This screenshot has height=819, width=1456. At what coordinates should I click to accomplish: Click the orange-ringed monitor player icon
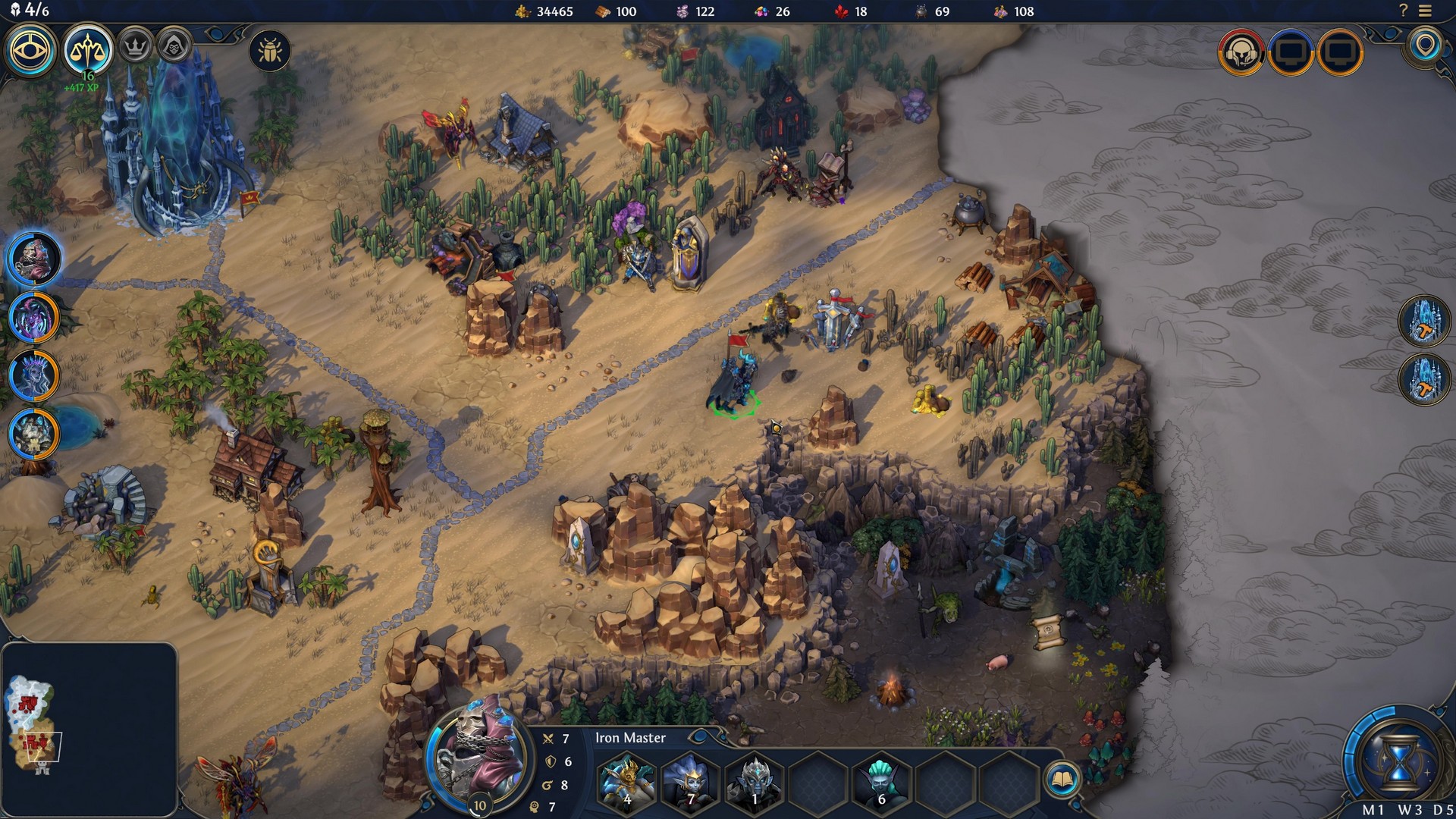pyautogui.click(x=1339, y=53)
